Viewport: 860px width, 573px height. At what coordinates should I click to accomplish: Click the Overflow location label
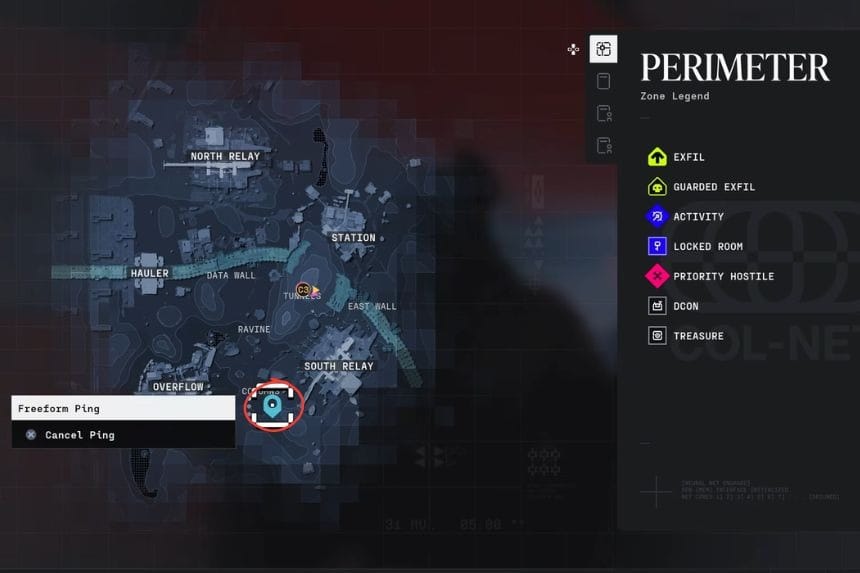coord(178,387)
